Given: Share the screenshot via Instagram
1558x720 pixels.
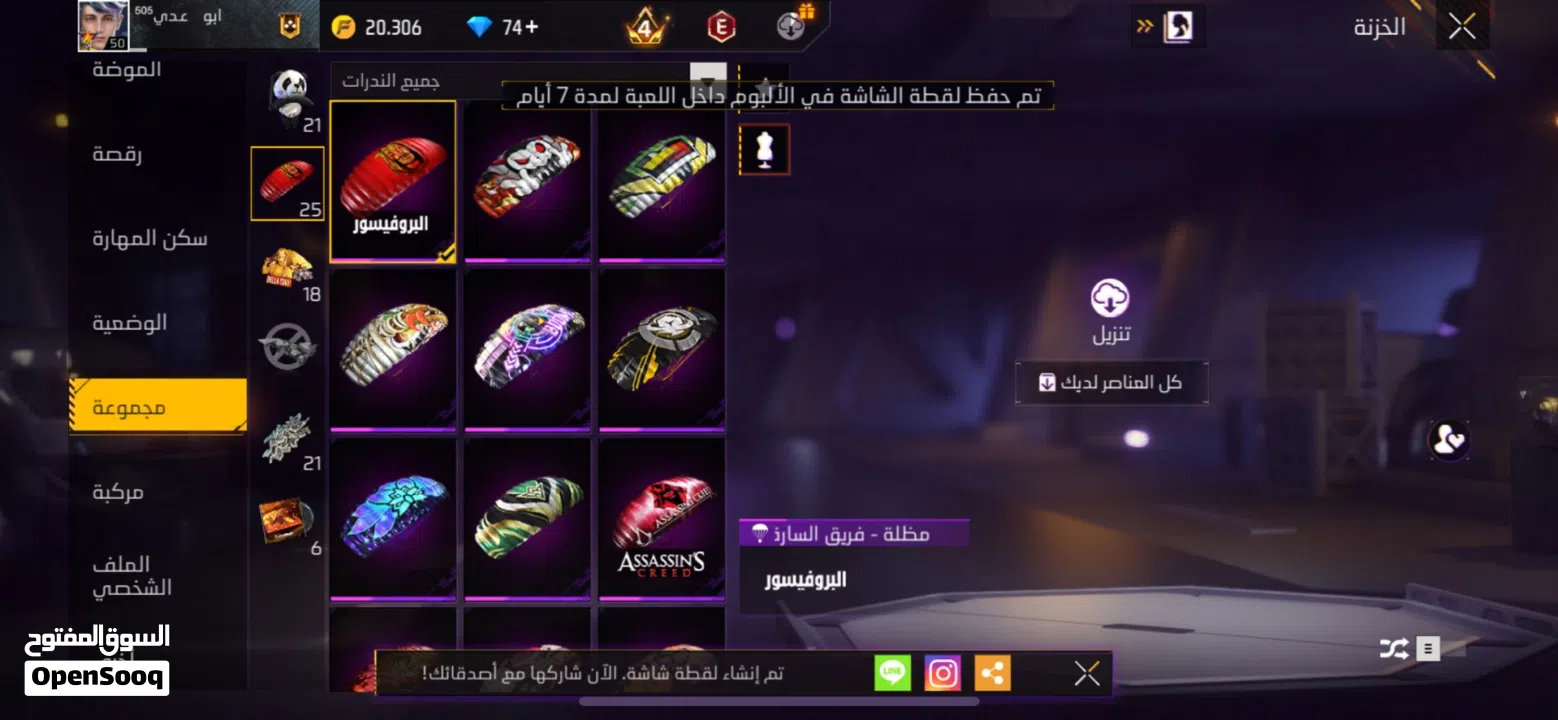Looking at the screenshot, I should pos(941,673).
